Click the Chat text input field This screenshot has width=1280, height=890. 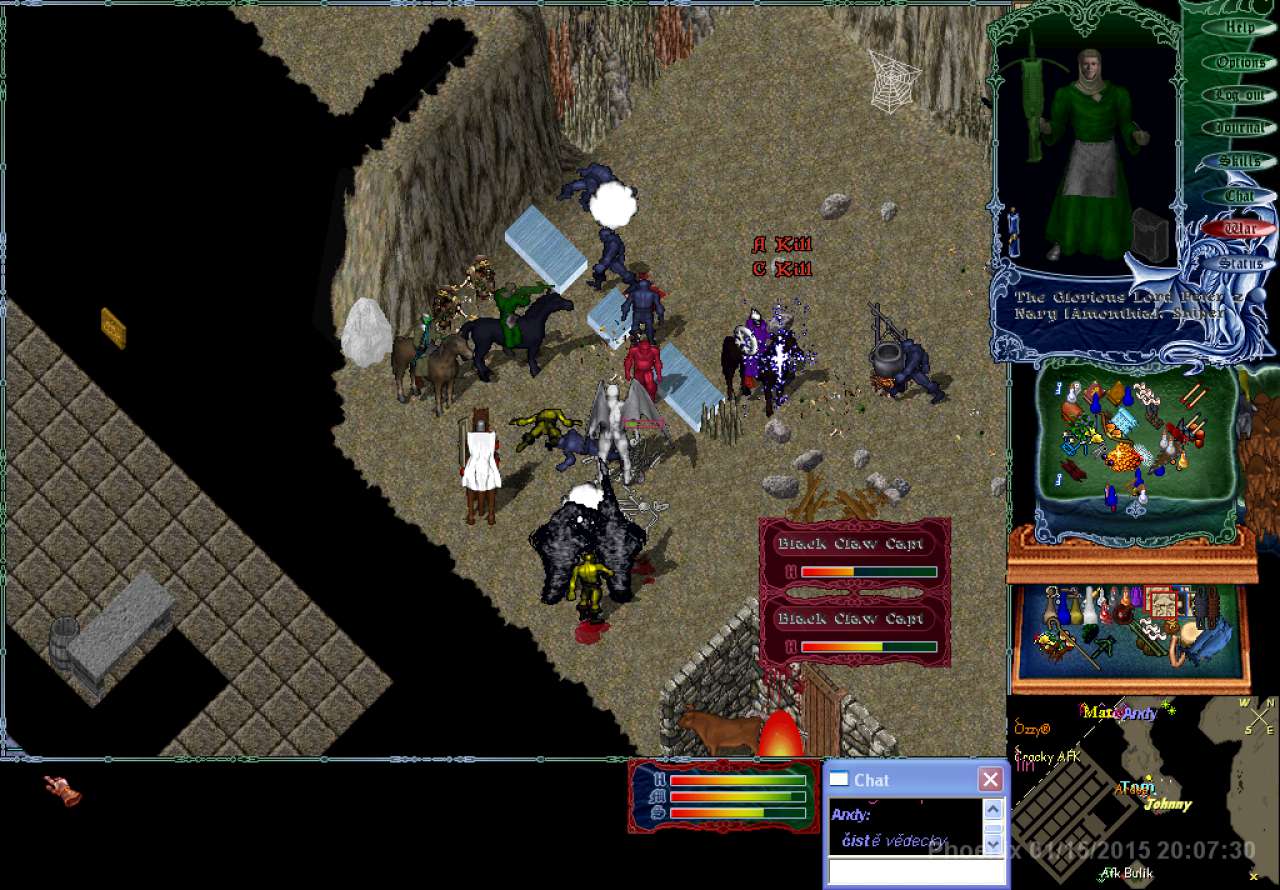(914, 872)
